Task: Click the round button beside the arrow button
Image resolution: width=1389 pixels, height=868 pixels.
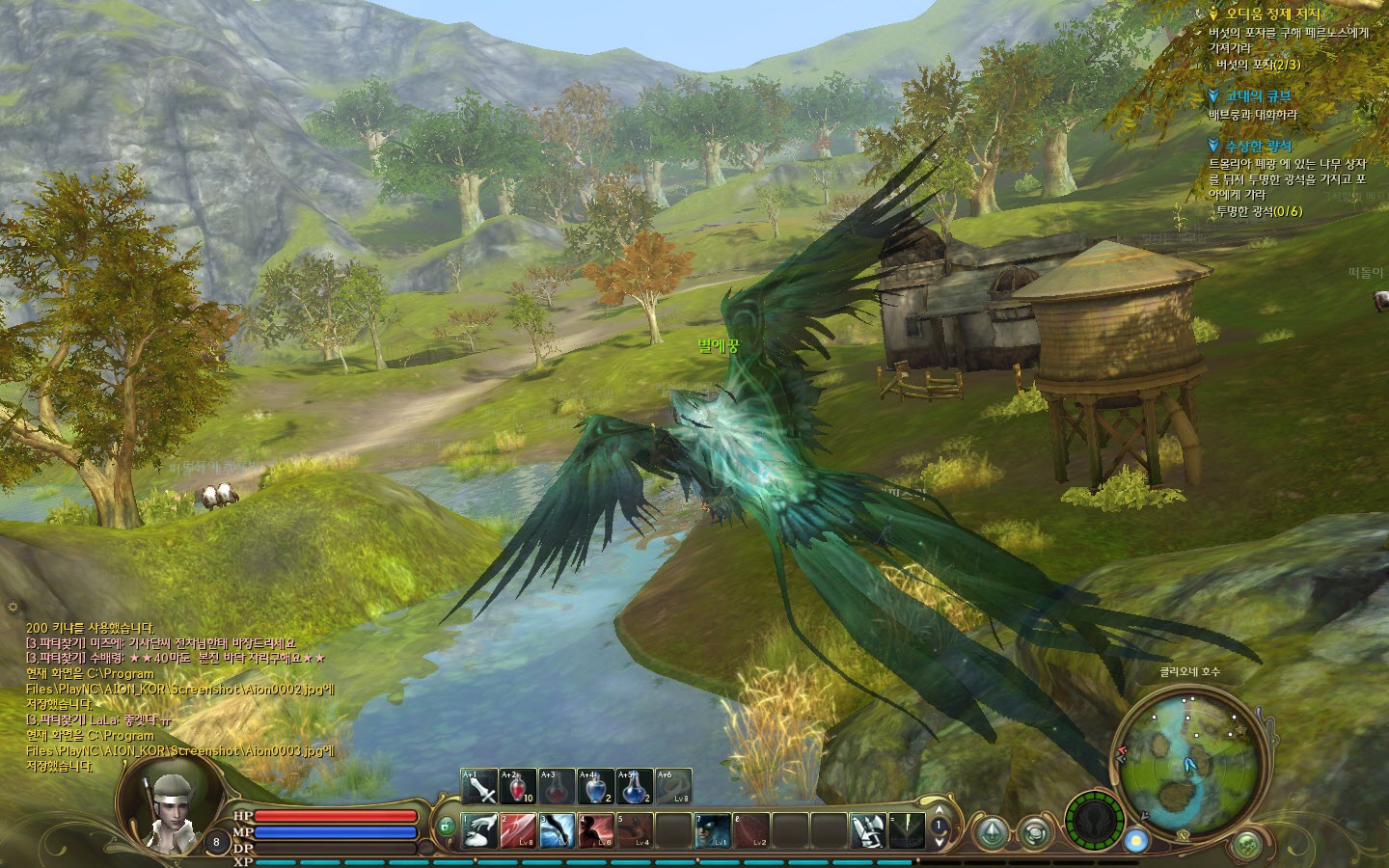Action: pyautogui.click(x=1035, y=831)
